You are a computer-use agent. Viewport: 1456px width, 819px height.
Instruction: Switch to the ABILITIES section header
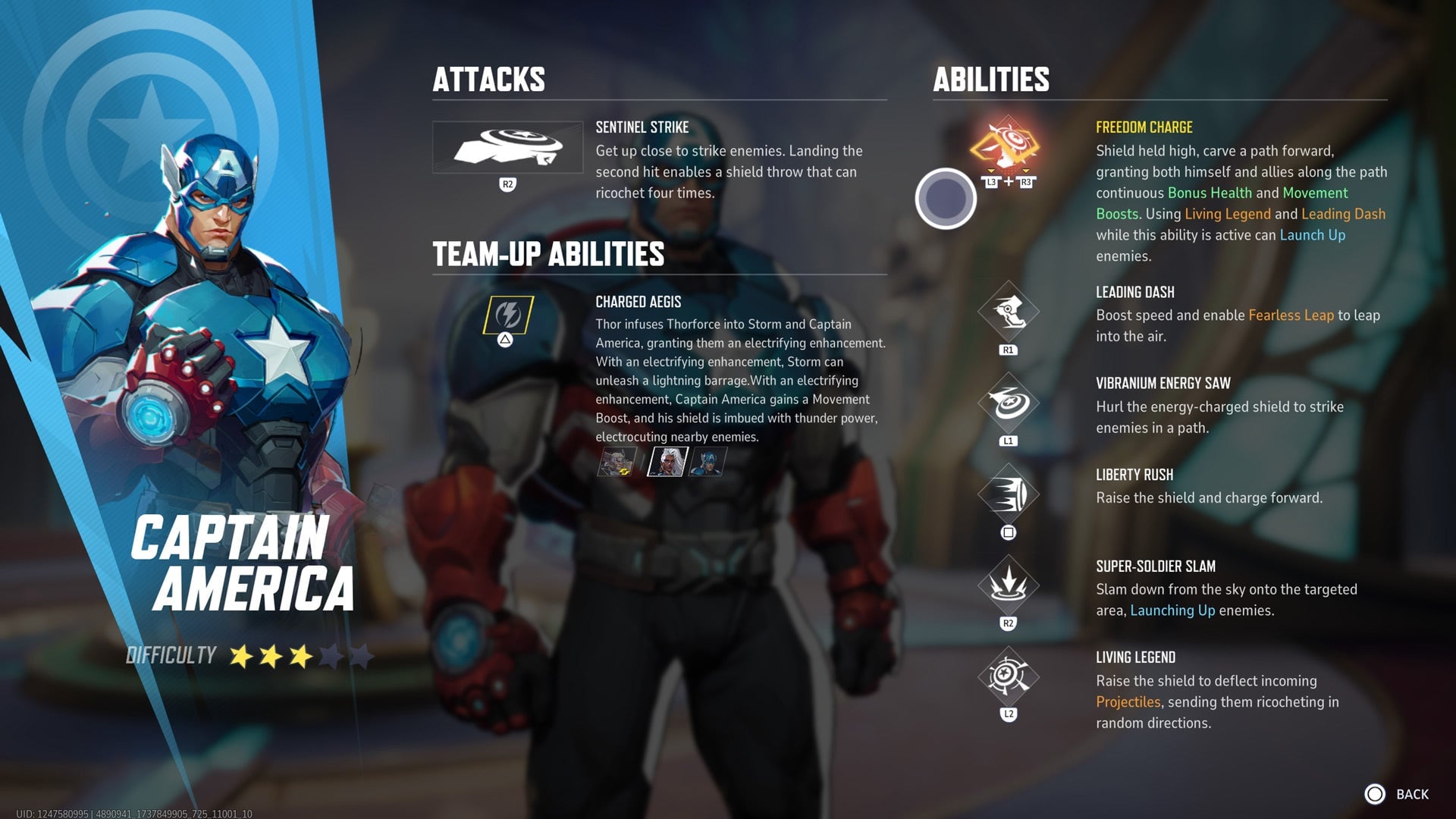click(991, 79)
